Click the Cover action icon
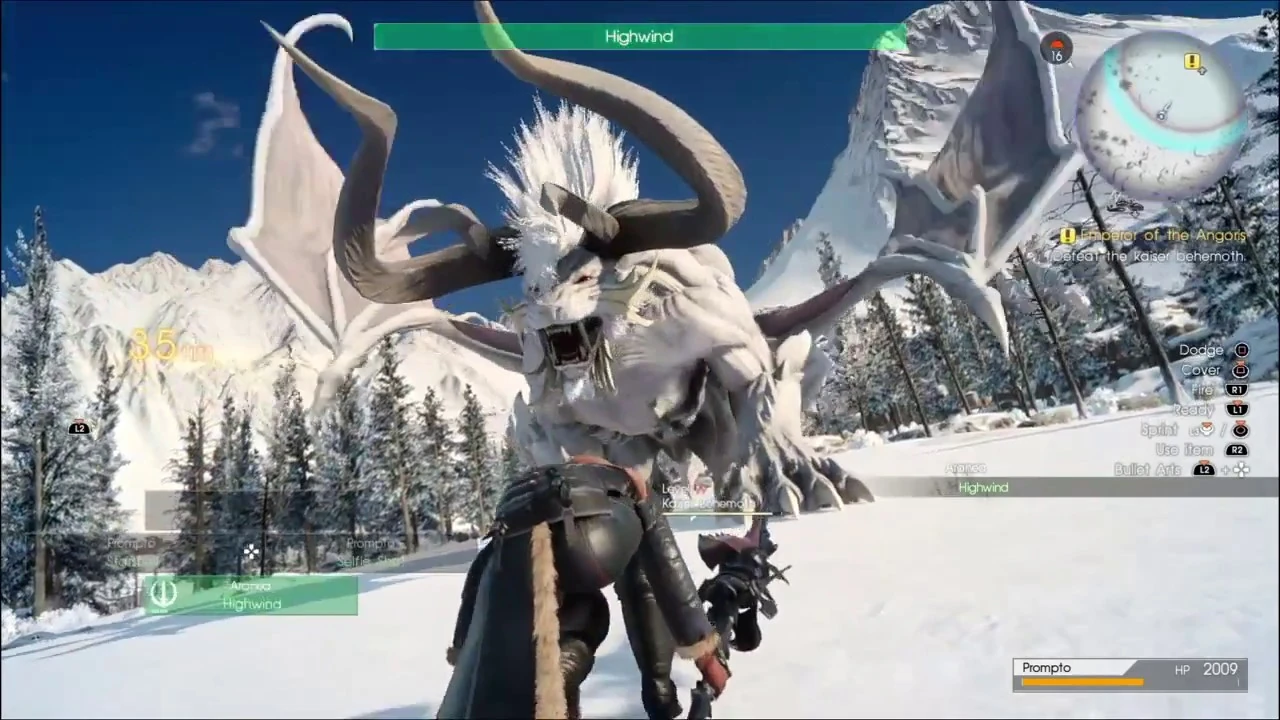Image resolution: width=1280 pixels, height=720 pixels. (1241, 371)
